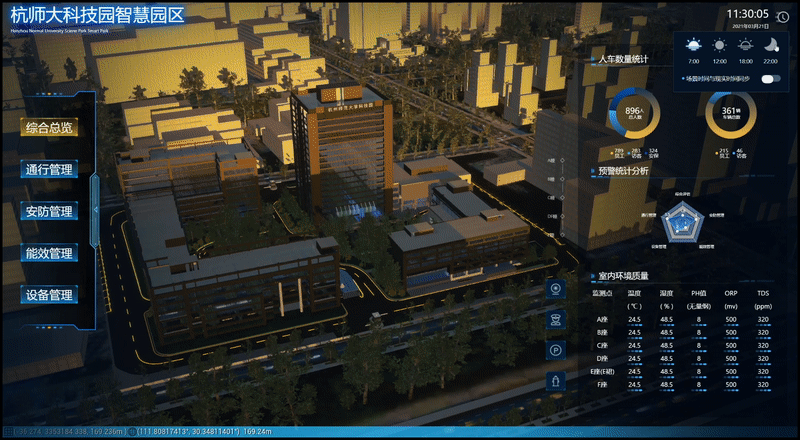This screenshot has height=440, width=800.
Task: Show security guard layer via guard icon
Action: [556, 319]
